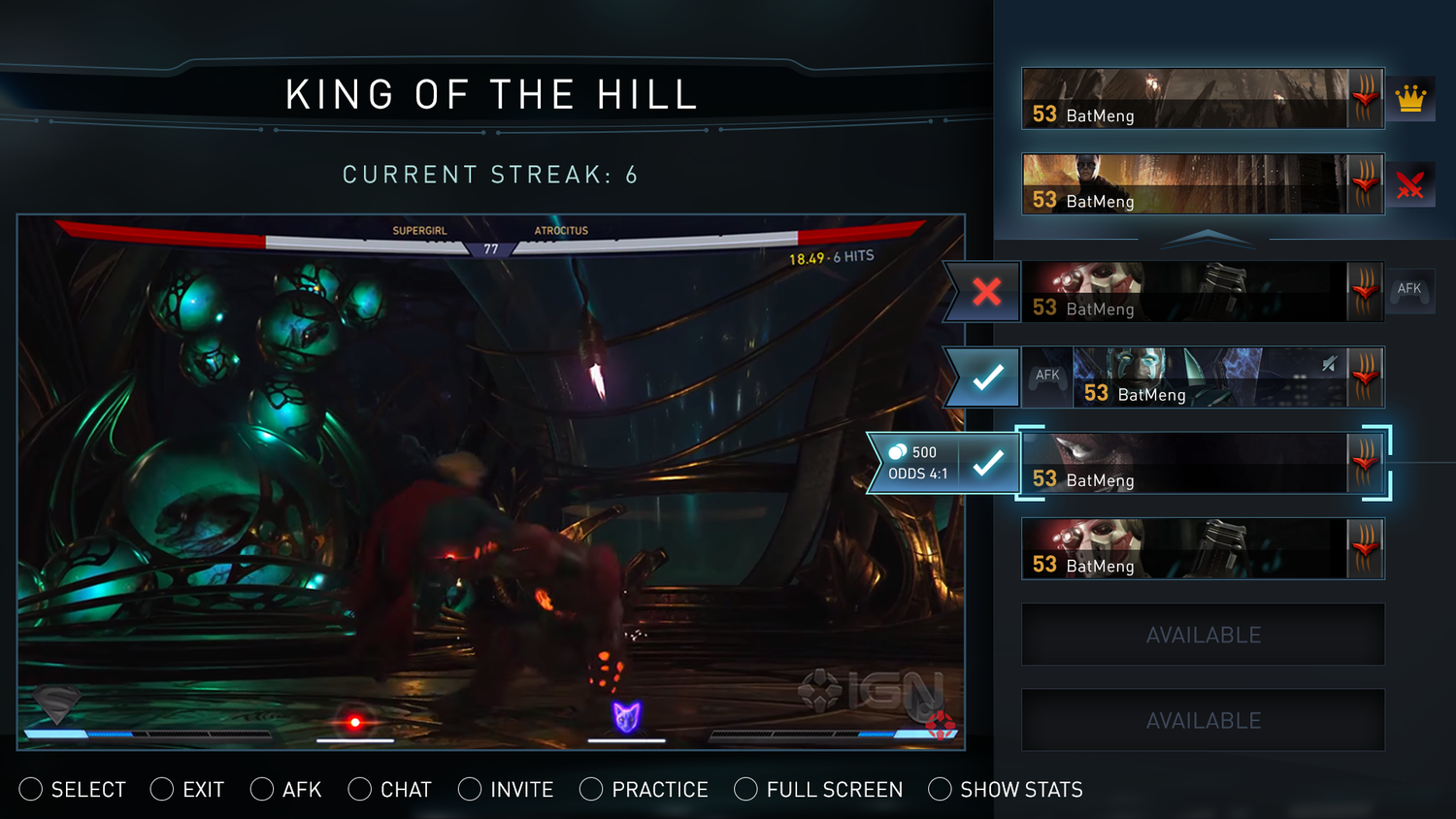Click the red crossed swords challenger icon
Viewport: 1456px width, 819px height.
pos(1410,184)
